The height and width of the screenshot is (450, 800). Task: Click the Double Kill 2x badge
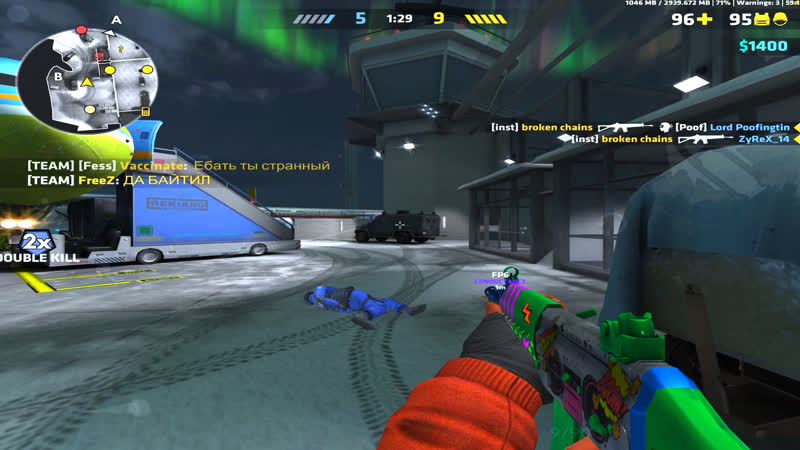[36, 242]
